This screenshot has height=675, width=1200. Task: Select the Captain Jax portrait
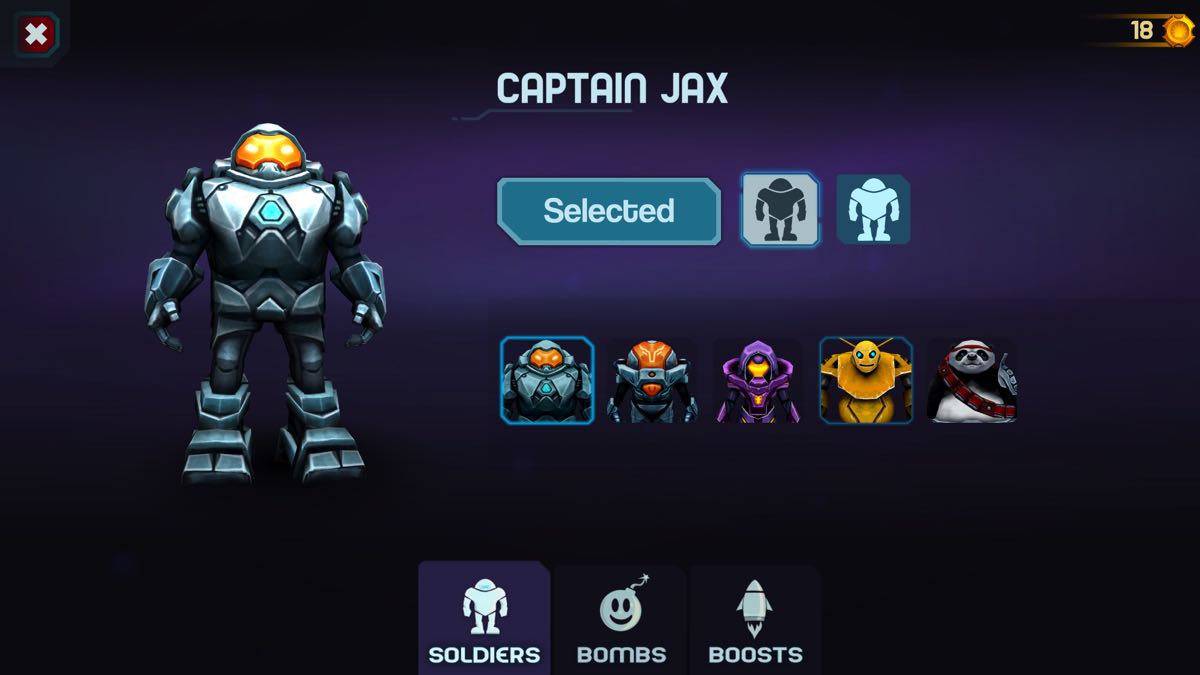(547, 381)
